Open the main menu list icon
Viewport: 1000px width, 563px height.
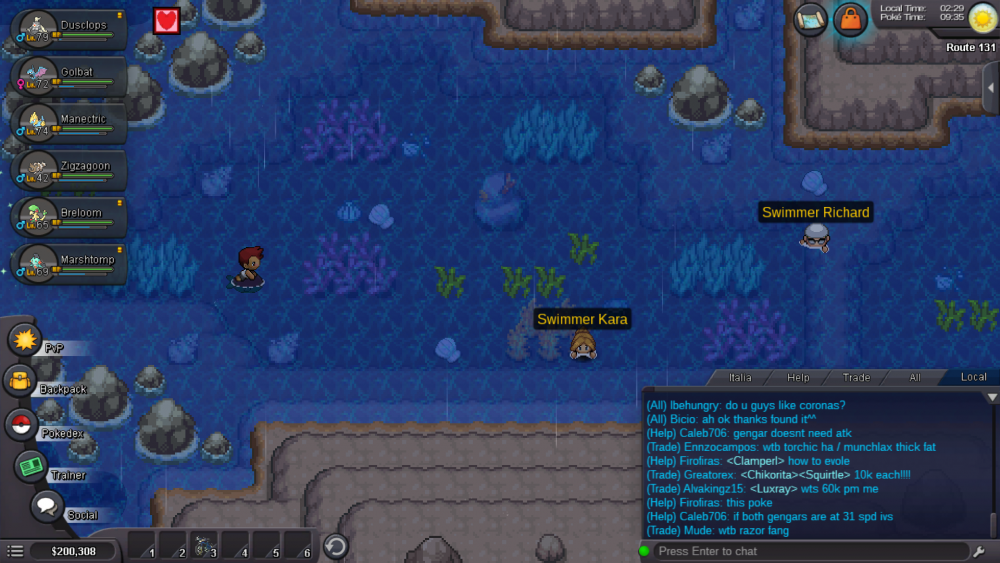[x=15, y=551]
